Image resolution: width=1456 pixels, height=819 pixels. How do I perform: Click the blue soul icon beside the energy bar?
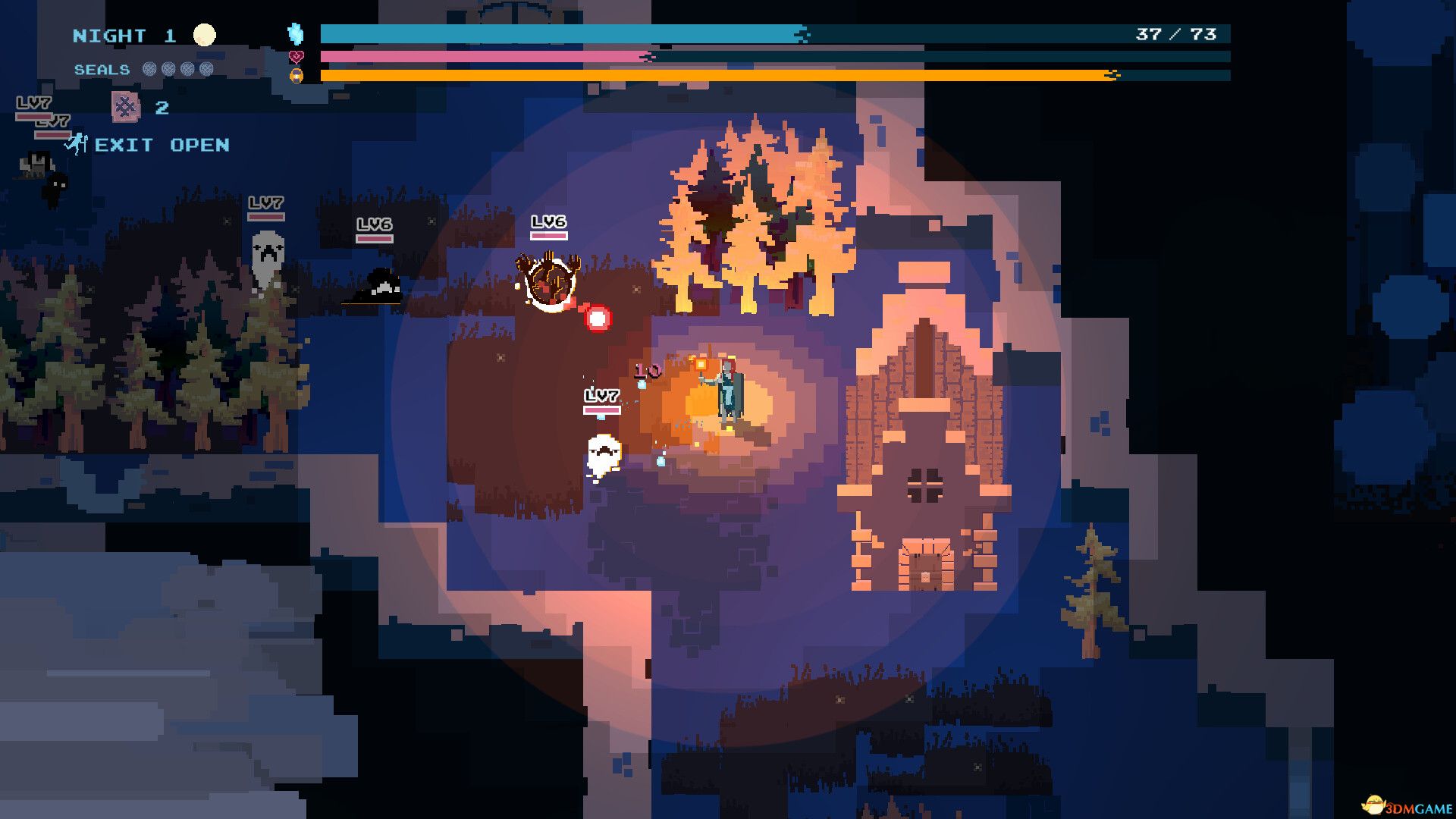296,34
